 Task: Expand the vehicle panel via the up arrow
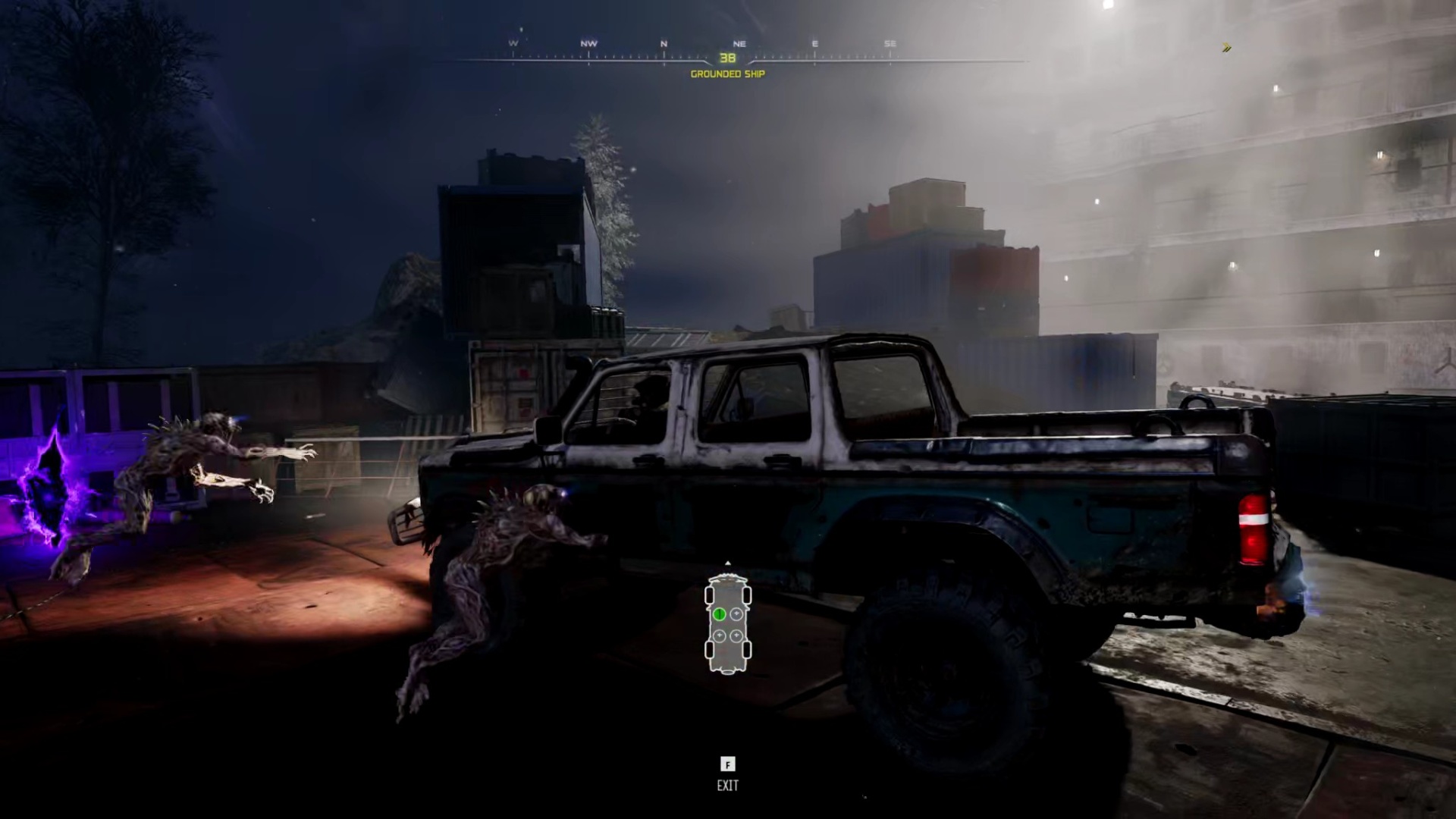[728, 563]
